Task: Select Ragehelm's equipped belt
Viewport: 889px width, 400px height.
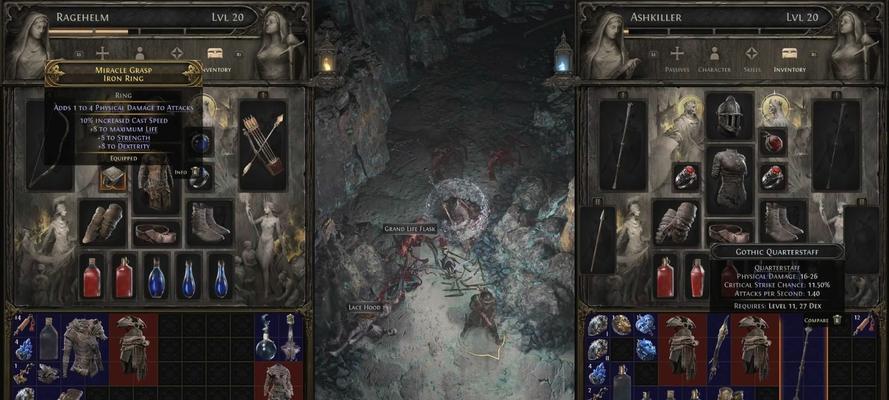Action: [155, 232]
